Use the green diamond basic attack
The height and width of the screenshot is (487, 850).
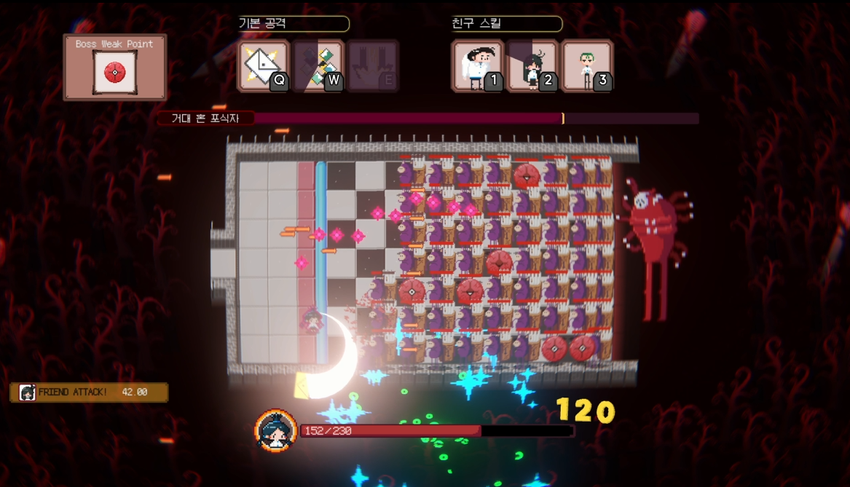318,66
